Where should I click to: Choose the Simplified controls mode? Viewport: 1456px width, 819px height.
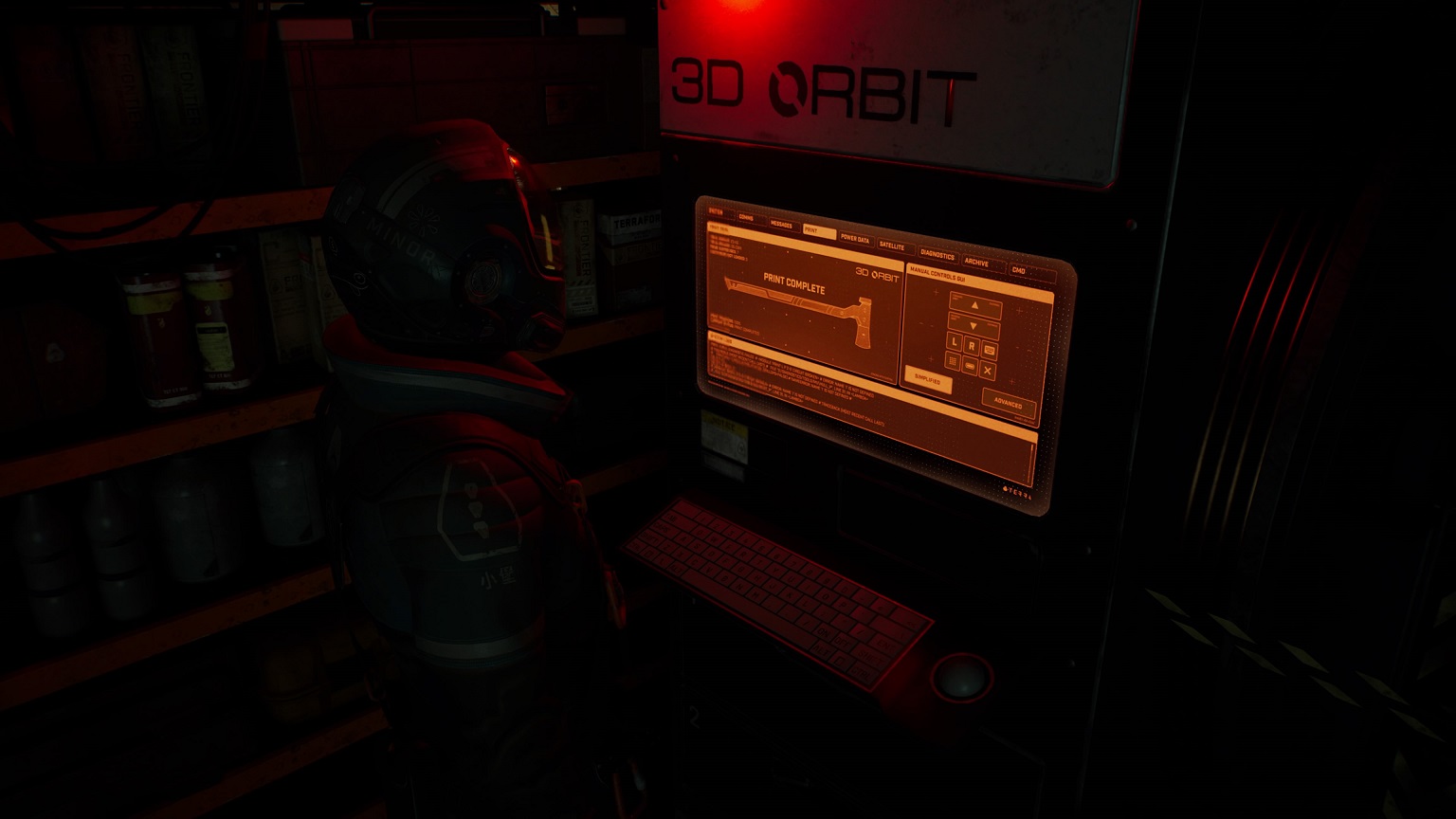pyautogui.click(x=927, y=379)
